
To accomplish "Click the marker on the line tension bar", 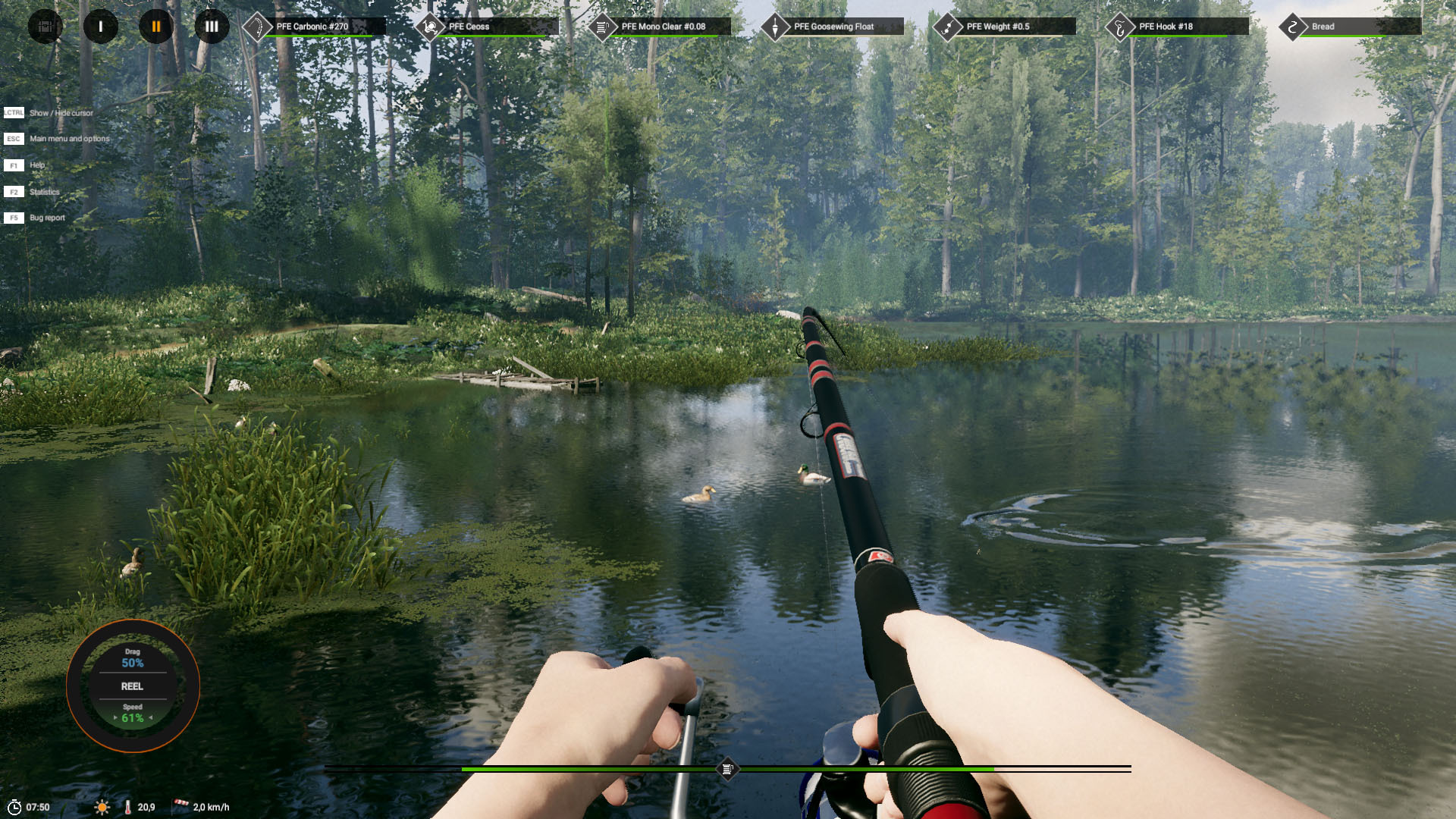I will click(x=730, y=768).
